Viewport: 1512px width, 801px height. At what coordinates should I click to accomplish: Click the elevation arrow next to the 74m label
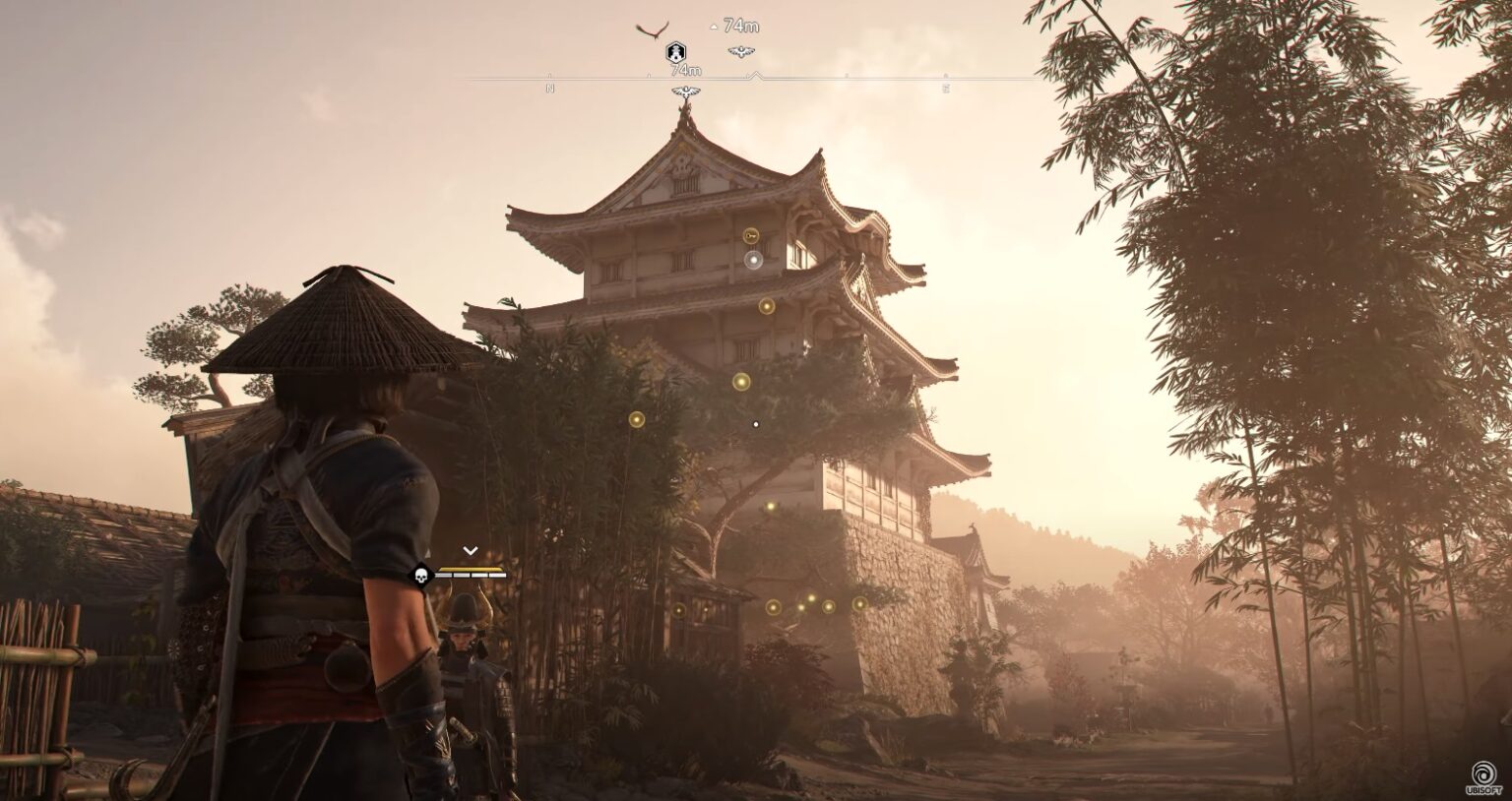[713, 26]
